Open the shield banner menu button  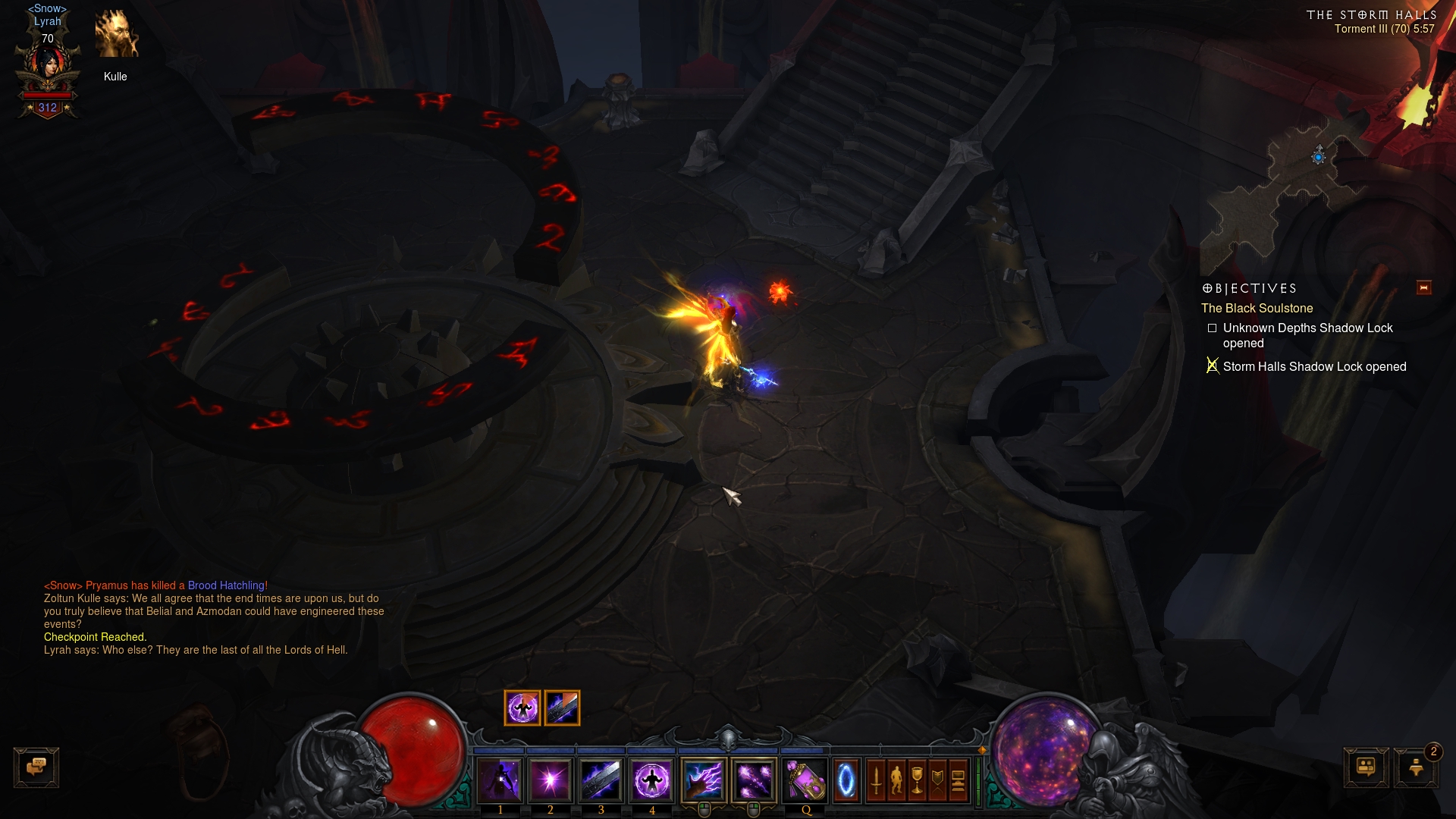(x=937, y=780)
